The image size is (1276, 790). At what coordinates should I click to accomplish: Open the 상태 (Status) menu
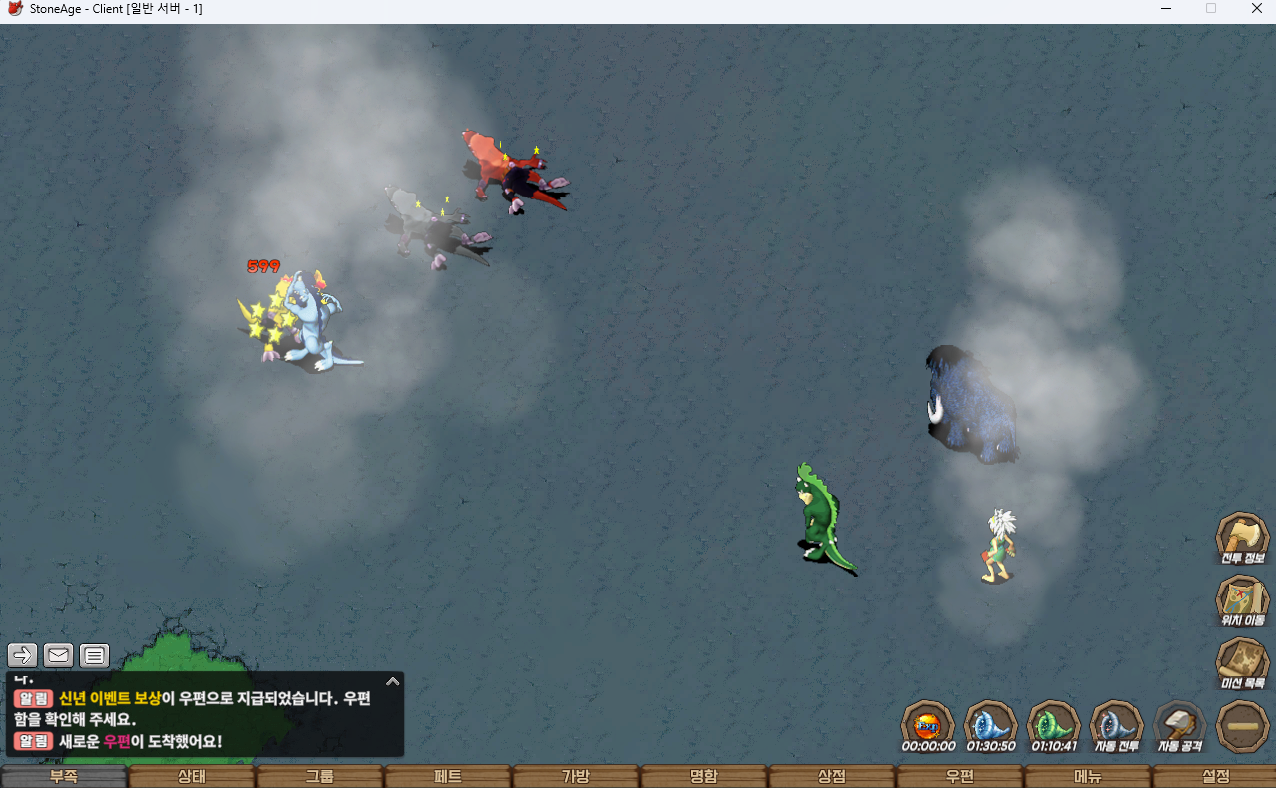(x=191, y=777)
